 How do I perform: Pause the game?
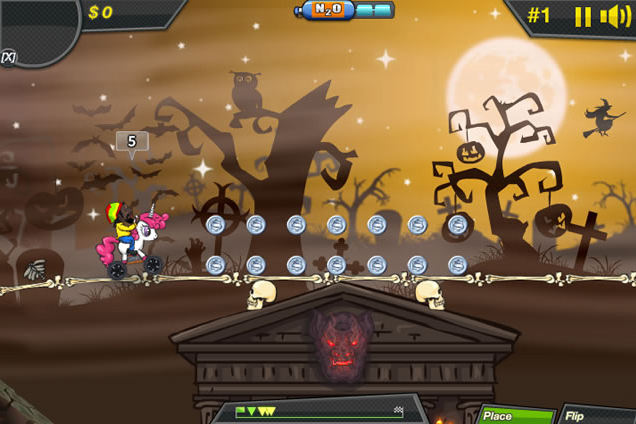[583, 16]
